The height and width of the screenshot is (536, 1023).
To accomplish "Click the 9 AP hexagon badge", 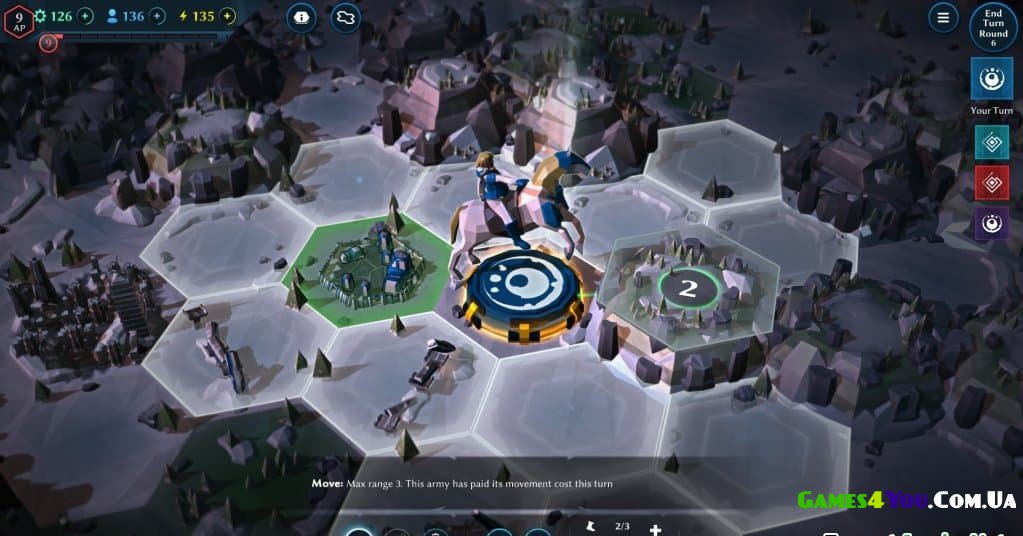I will [x=18, y=20].
